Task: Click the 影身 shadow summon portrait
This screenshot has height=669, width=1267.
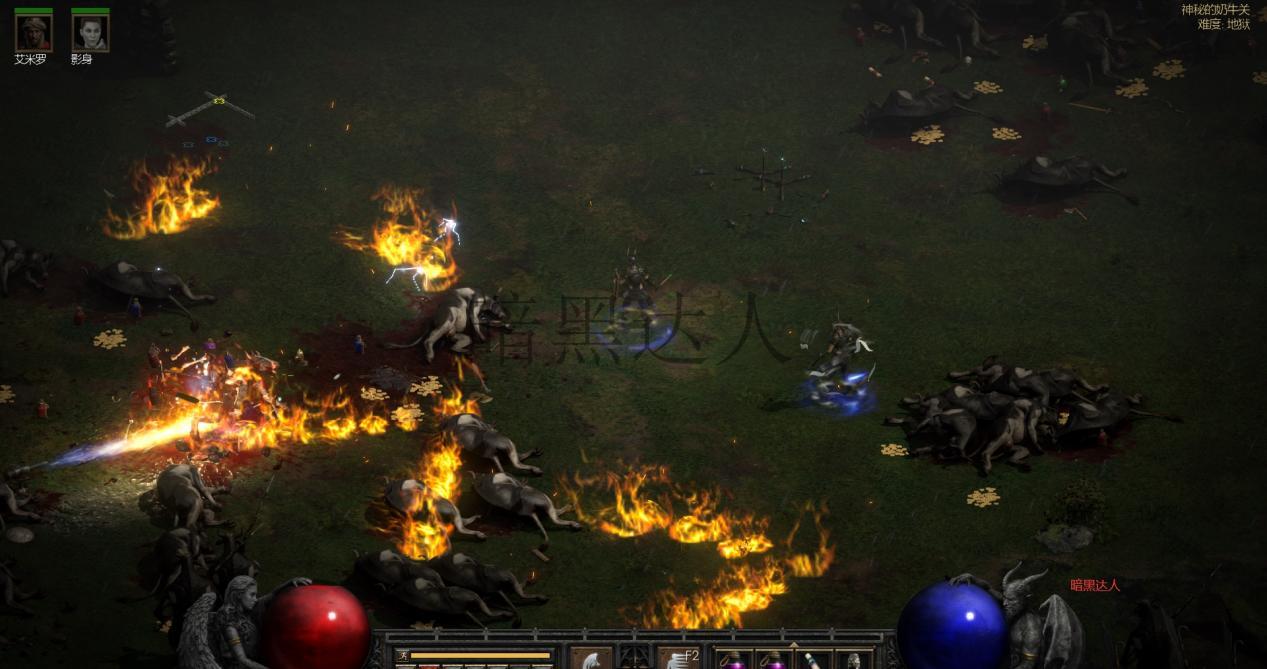Action: pyautogui.click(x=90, y=33)
